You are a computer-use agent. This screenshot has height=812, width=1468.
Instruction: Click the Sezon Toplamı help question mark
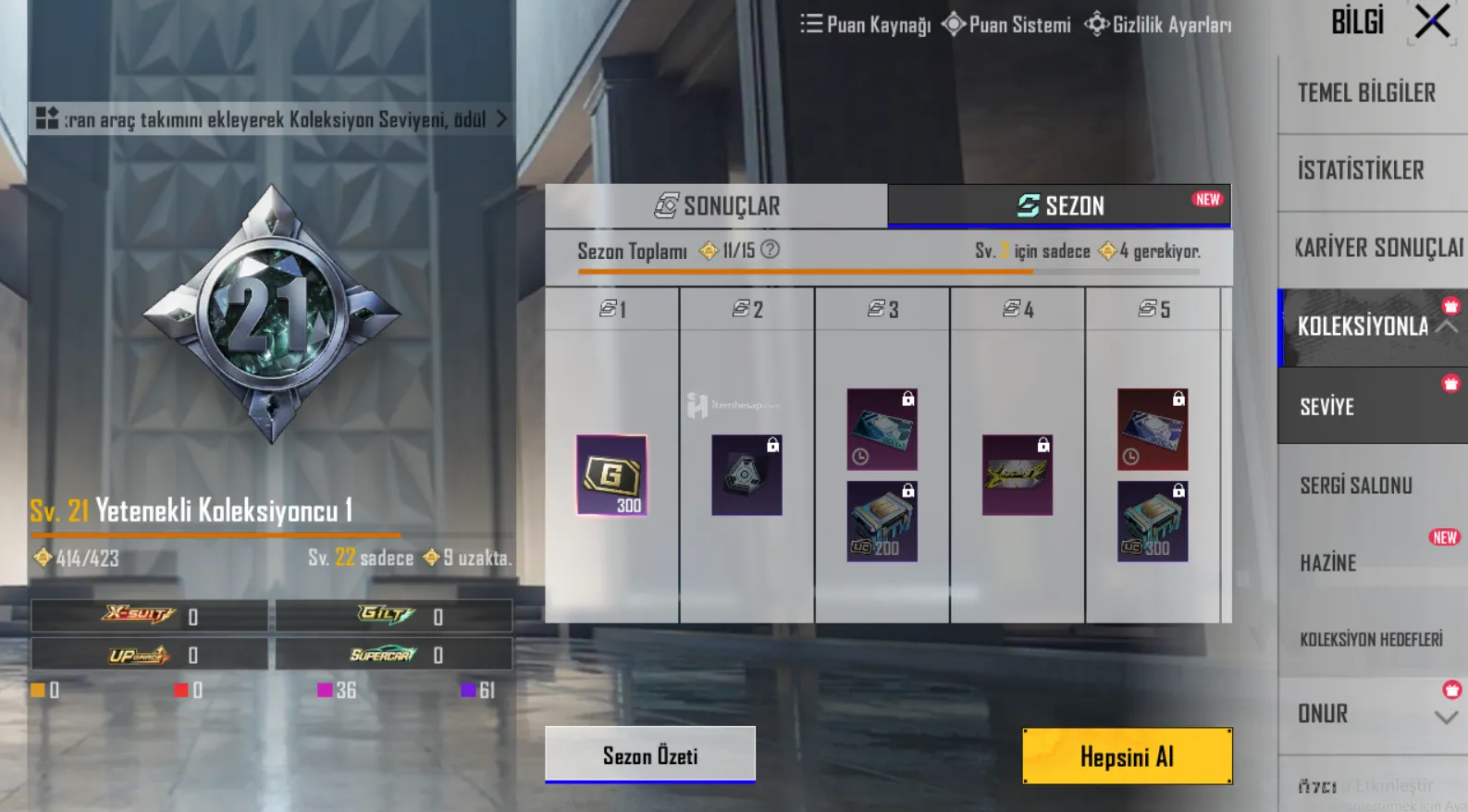pyautogui.click(x=770, y=250)
